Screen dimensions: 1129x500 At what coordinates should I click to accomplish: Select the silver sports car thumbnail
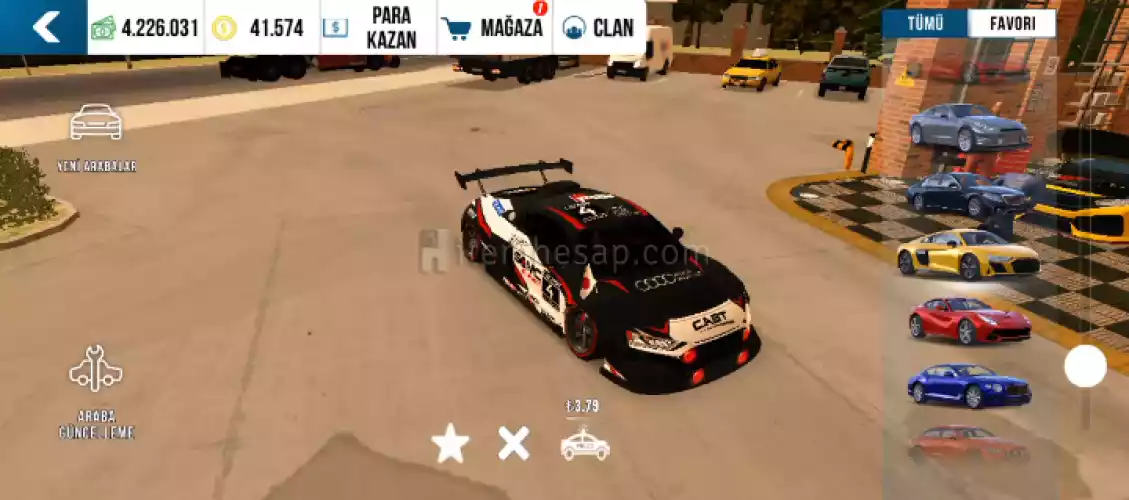[967, 127]
